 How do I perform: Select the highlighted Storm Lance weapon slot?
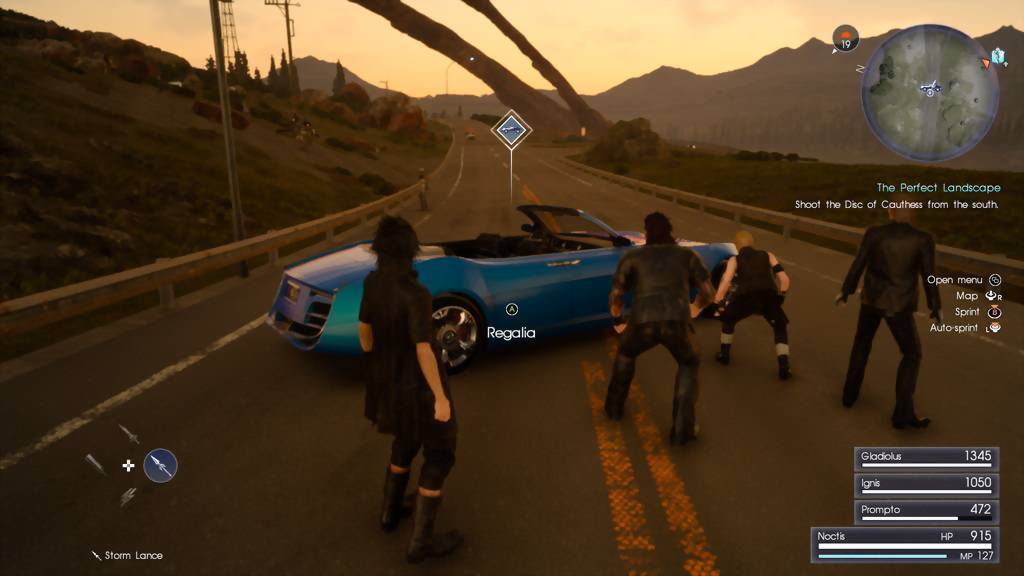tap(160, 465)
